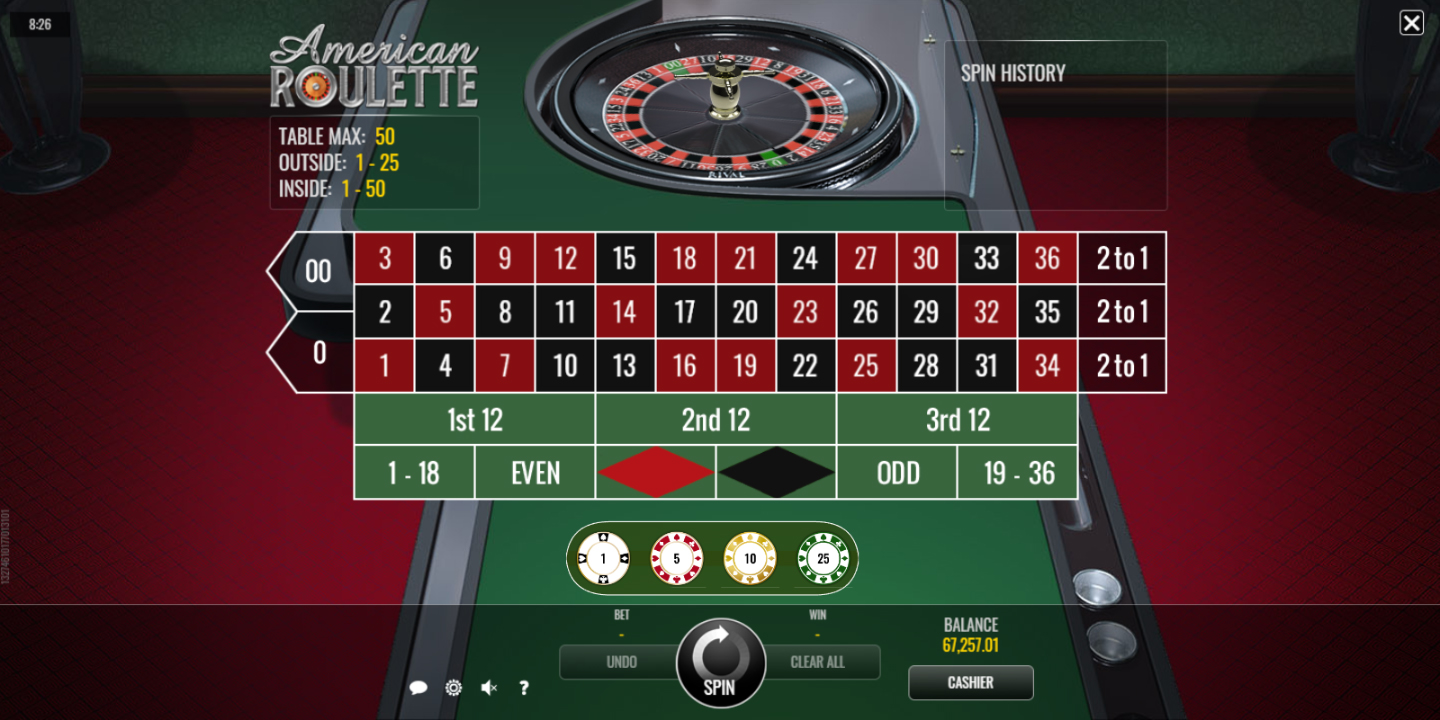Image resolution: width=1440 pixels, height=720 pixels.
Task: Bet on the double zero 00
Action: (x=318, y=271)
